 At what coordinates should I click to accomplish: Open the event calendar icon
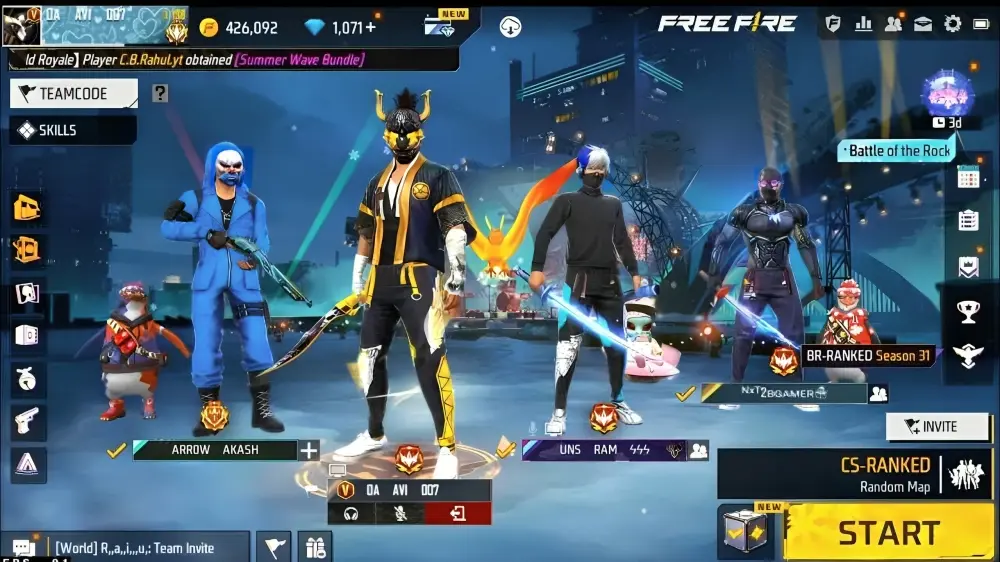pos(968,178)
